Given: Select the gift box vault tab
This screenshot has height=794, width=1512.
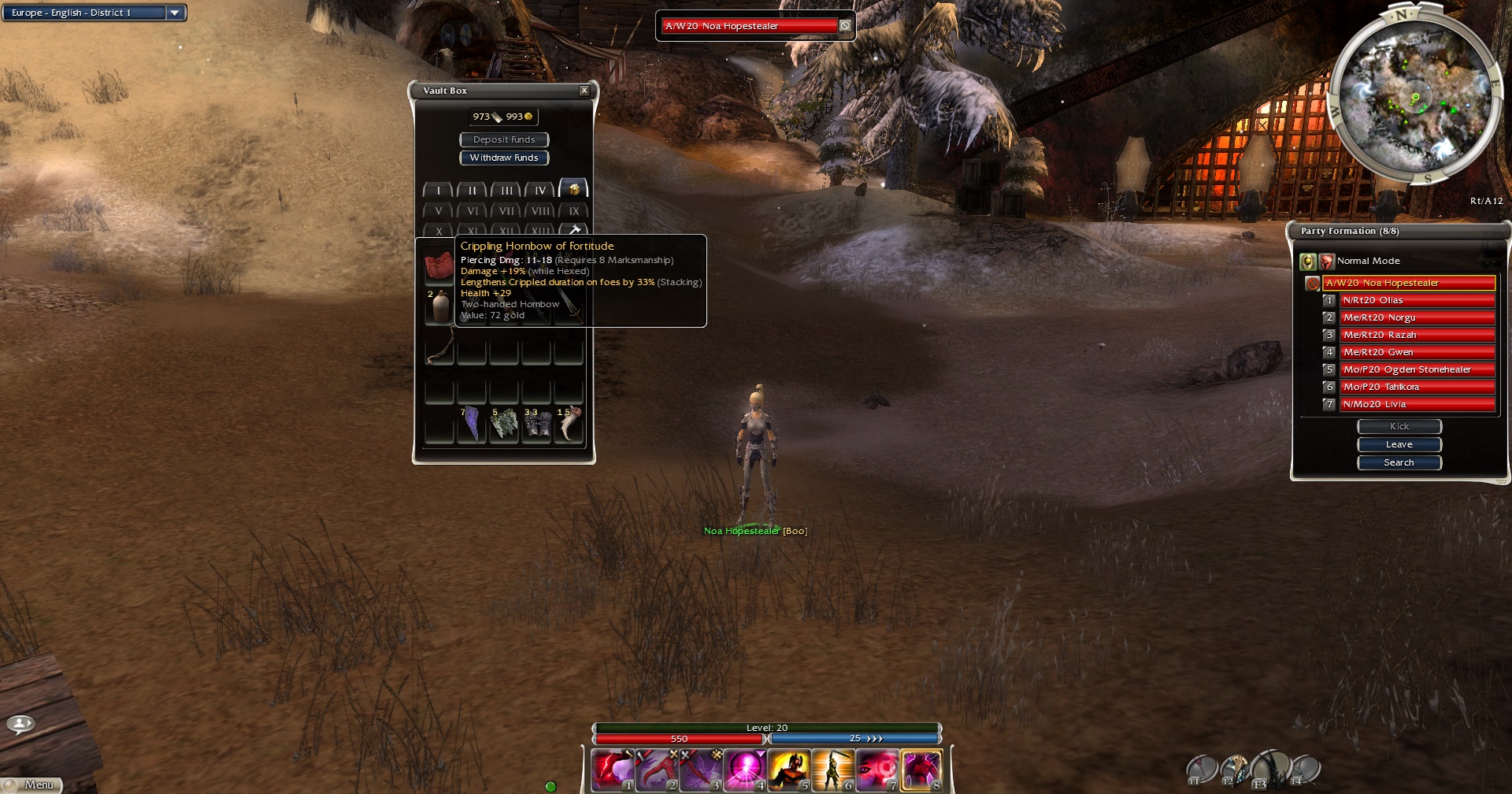Looking at the screenshot, I should (x=574, y=189).
